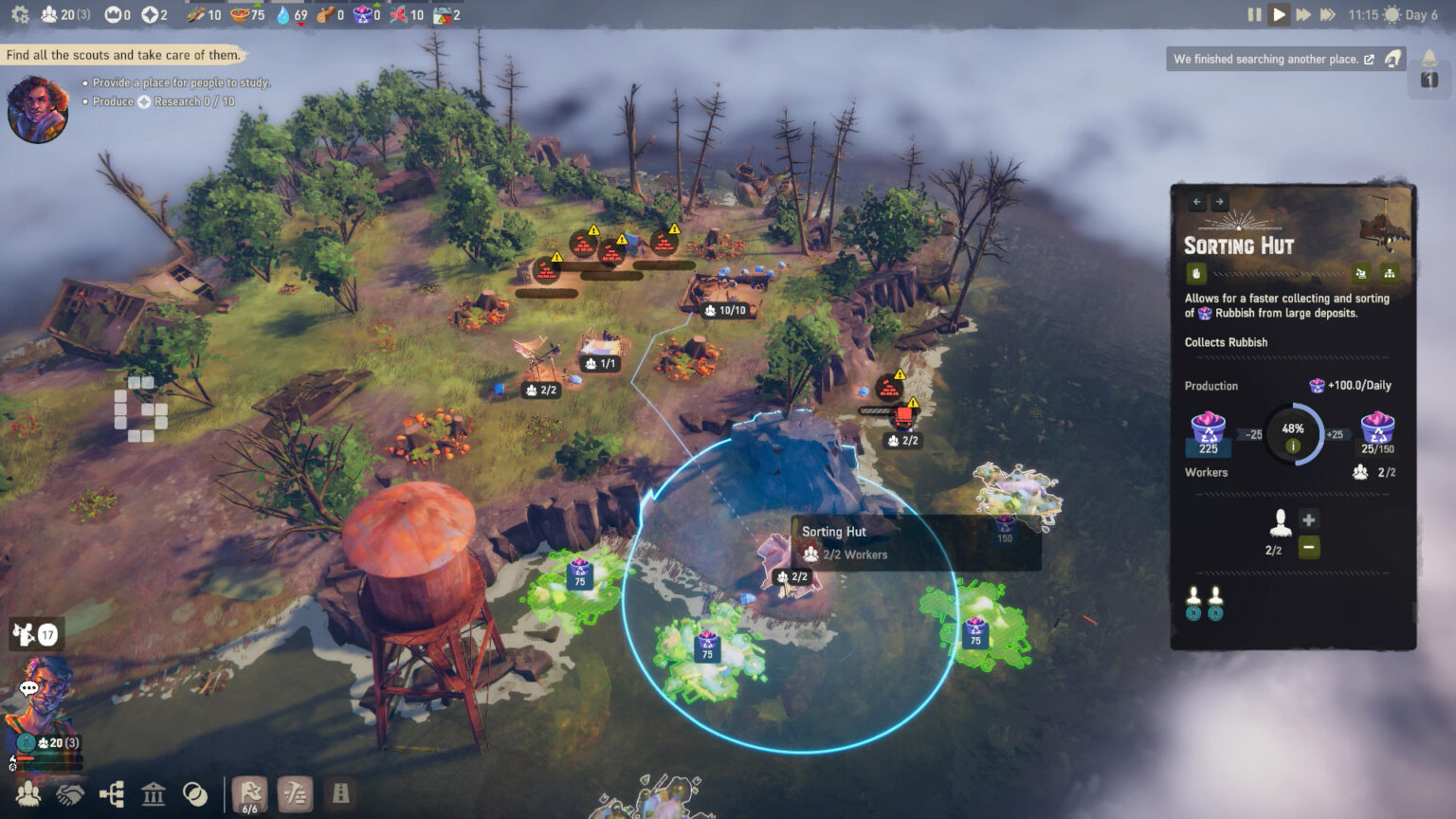Toggle the hand priority button on Sorting Hut panel
Screen dimensions: 1456x819
coord(1195,273)
